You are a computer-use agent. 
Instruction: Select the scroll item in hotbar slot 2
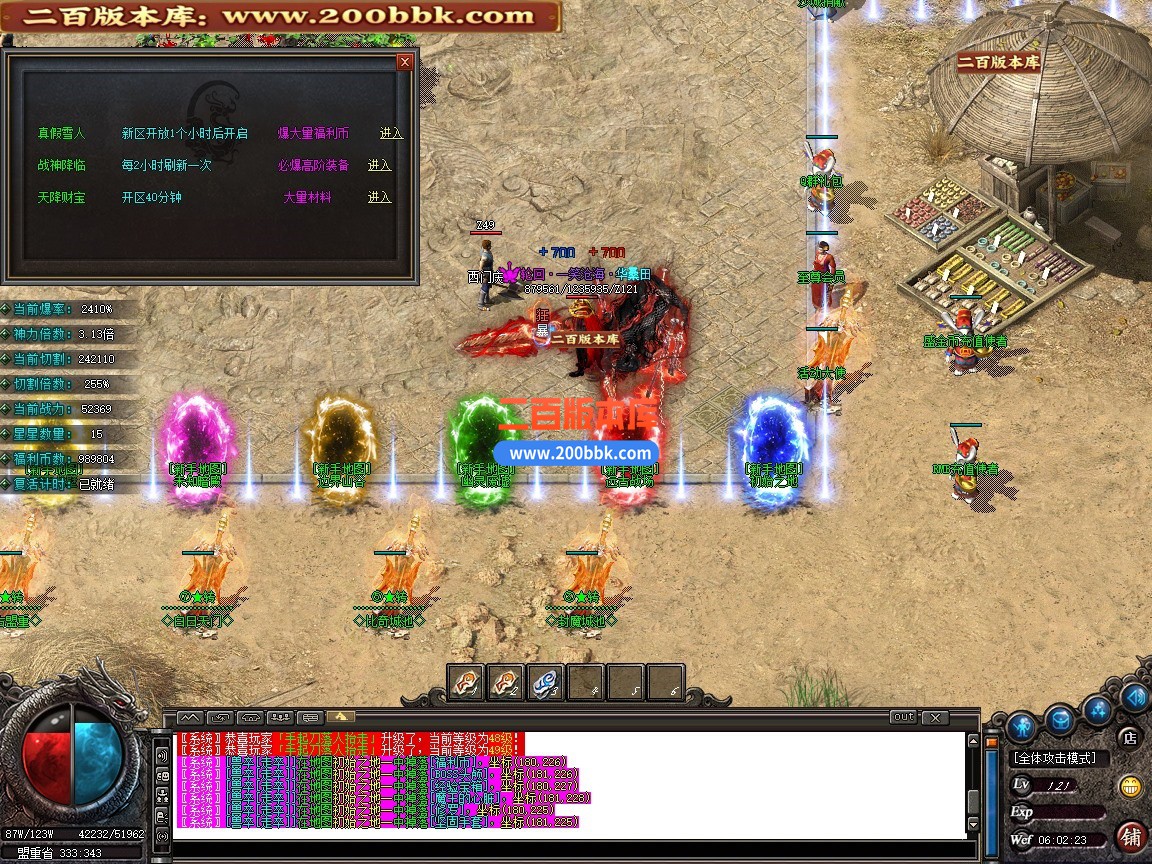pos(505,682)
